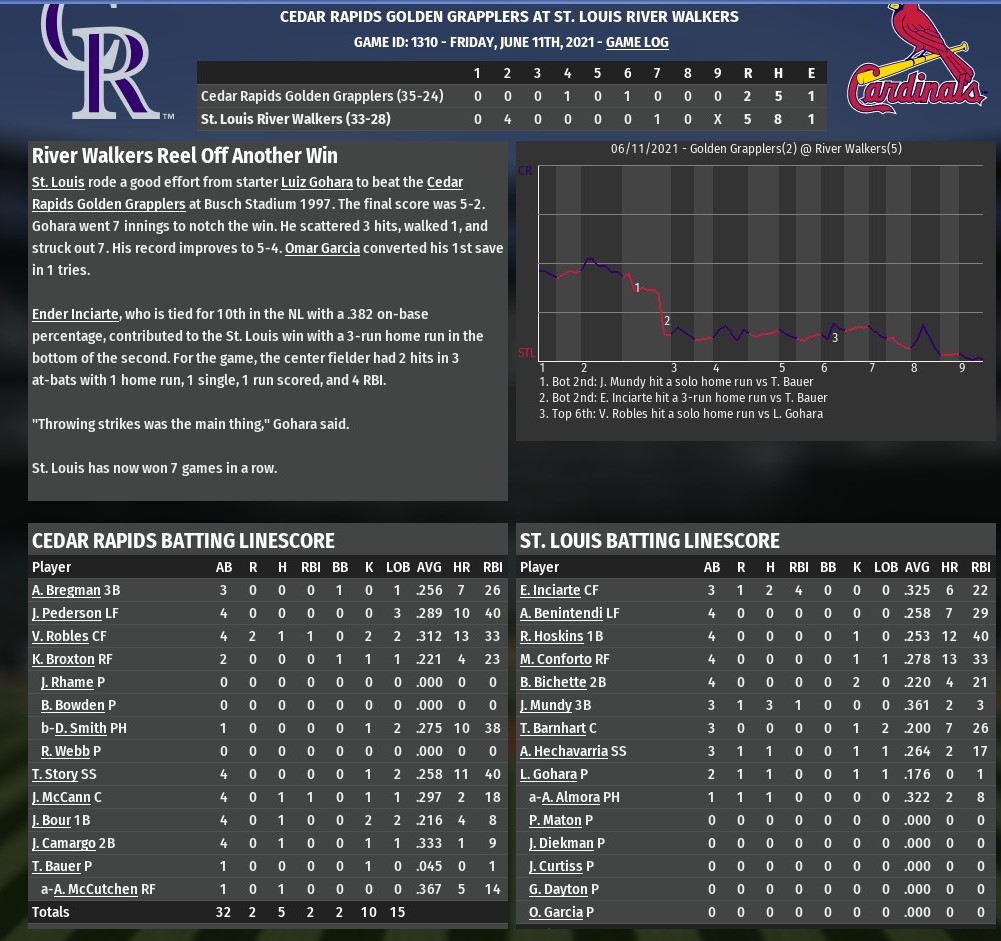
Task: Show A. Hechavarria's player profile
Action: pos(566,751)
